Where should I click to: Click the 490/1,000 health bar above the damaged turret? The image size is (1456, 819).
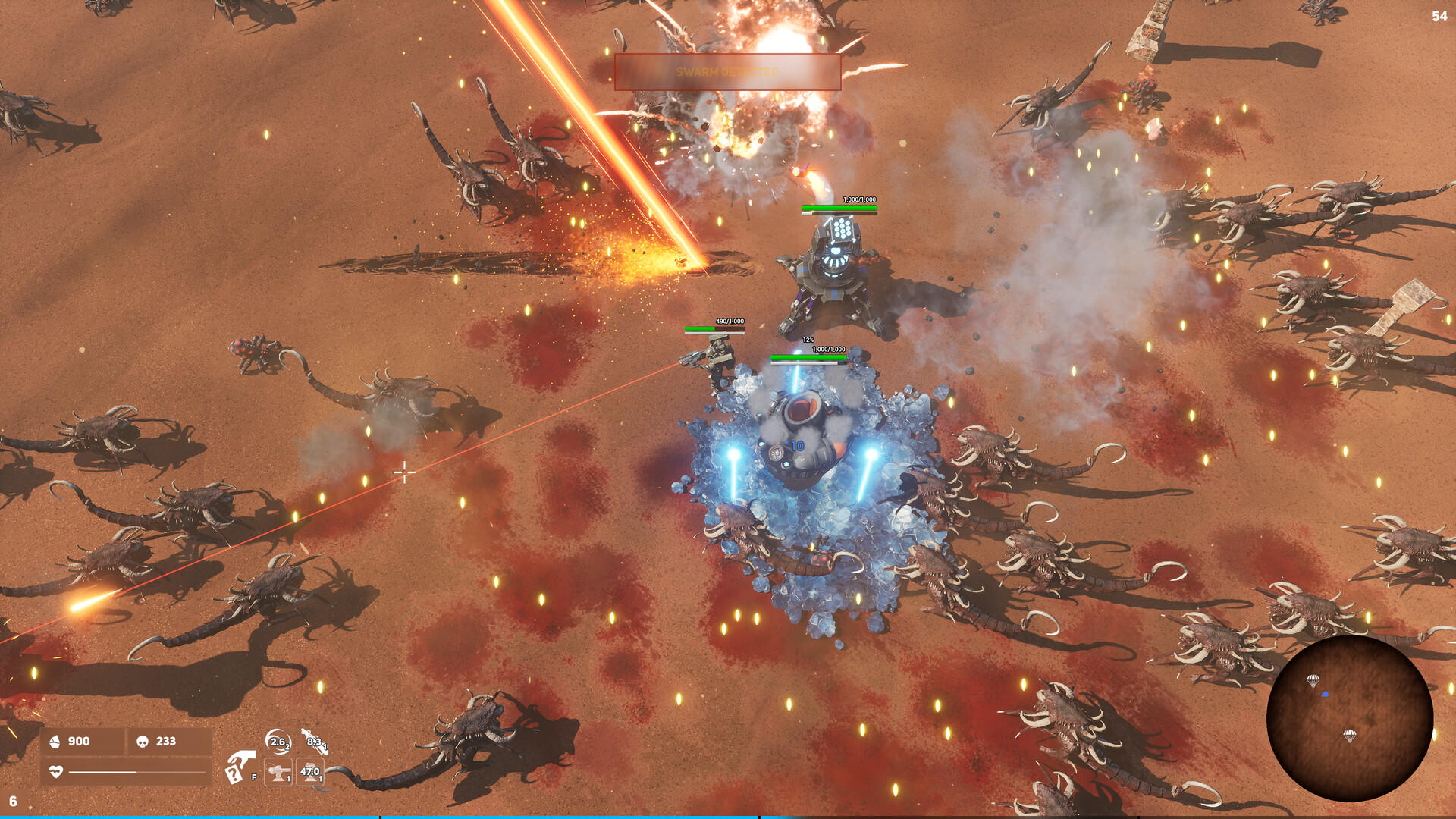[714, 329]
